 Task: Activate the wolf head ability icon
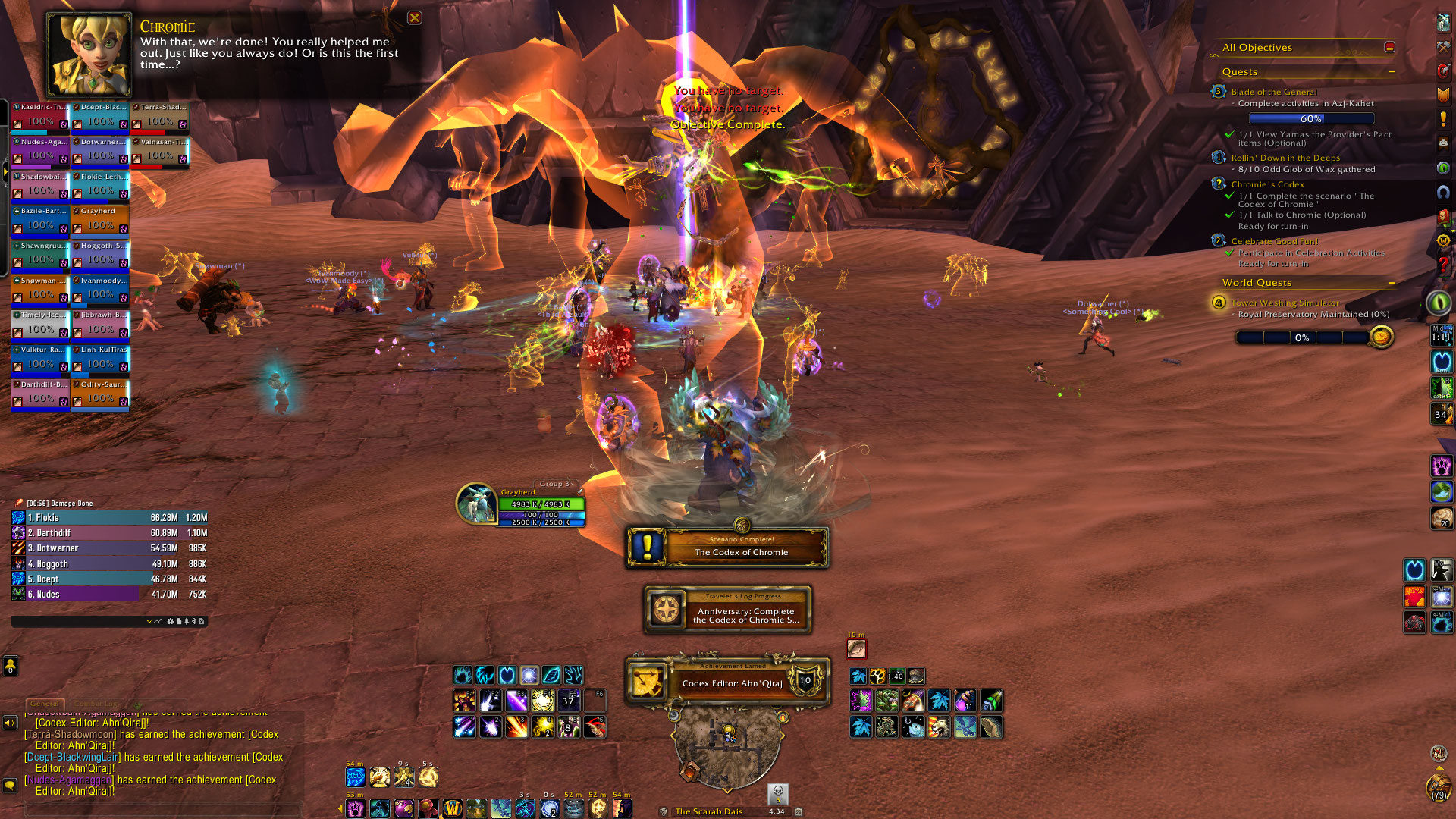tap(939, 726)
